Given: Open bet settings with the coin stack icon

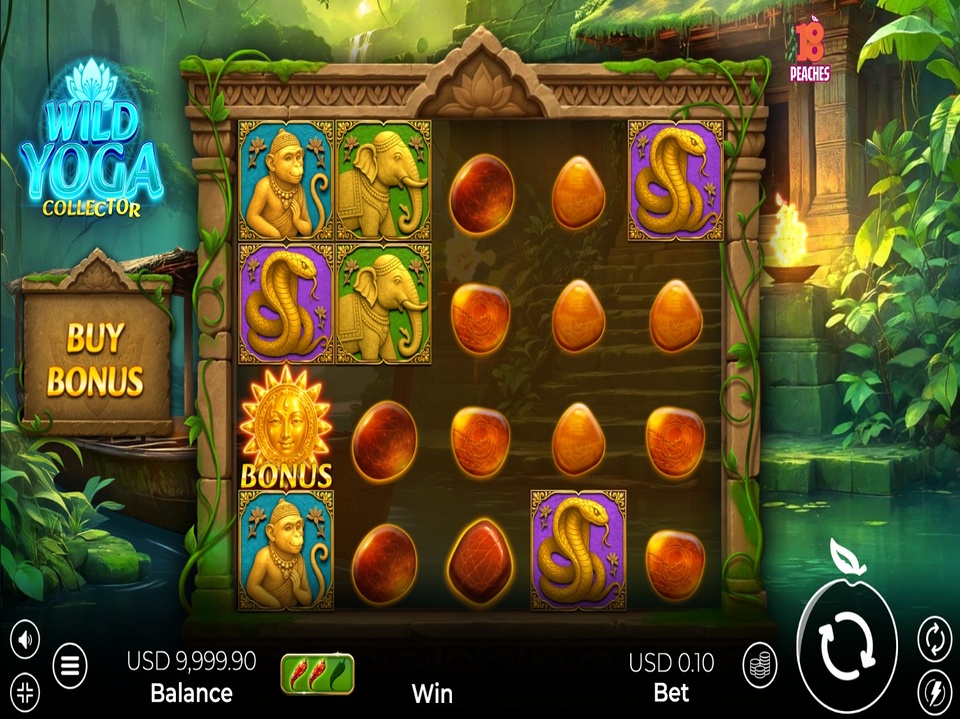Looking at the screenshot, I should tap(760, 663).
